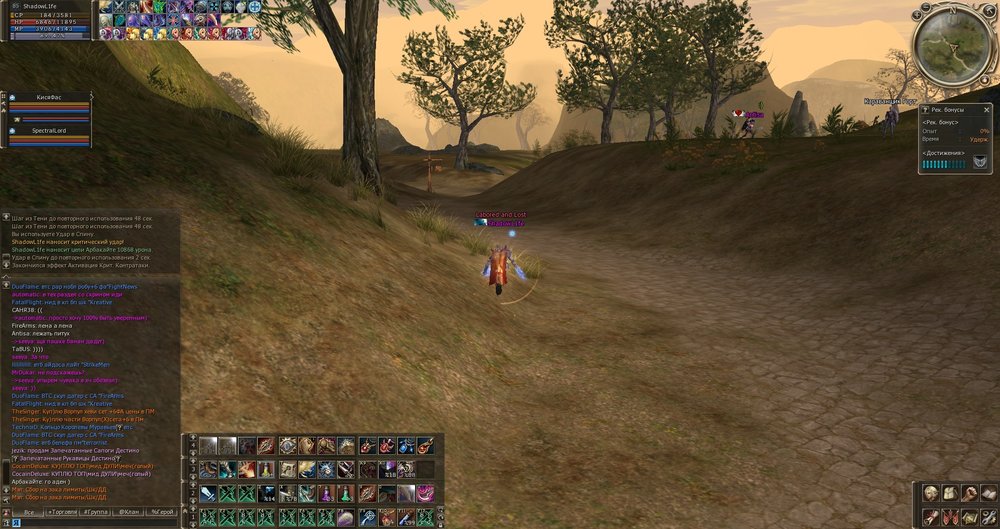1000x529 pixels.
Task: Switch chat to the Все tab
Action: coord(29,511)
